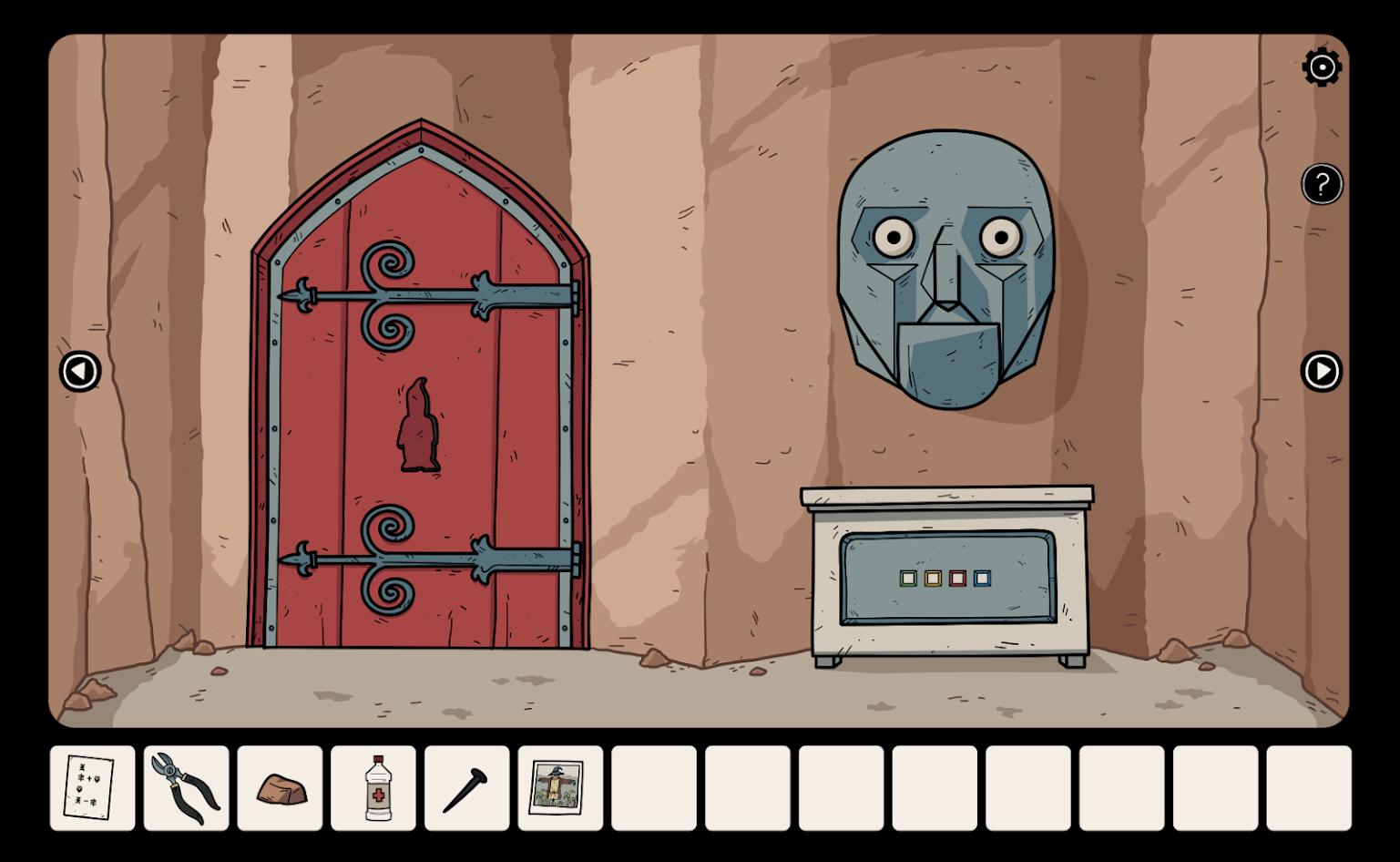
Task: Pick the pliers from inventory
Action: click(x=186, y=788)
